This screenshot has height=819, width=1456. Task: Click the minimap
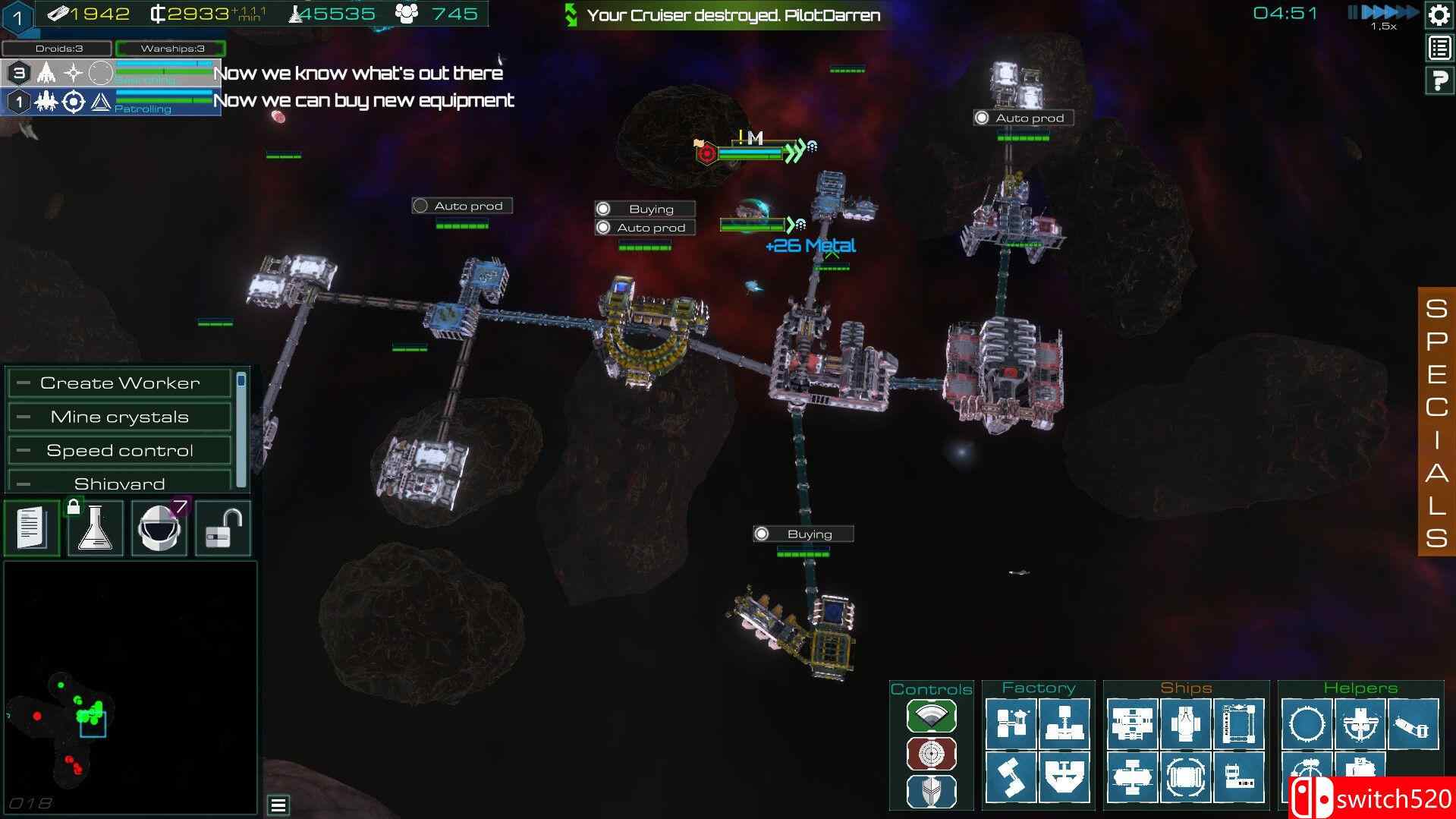click(131, 687)
